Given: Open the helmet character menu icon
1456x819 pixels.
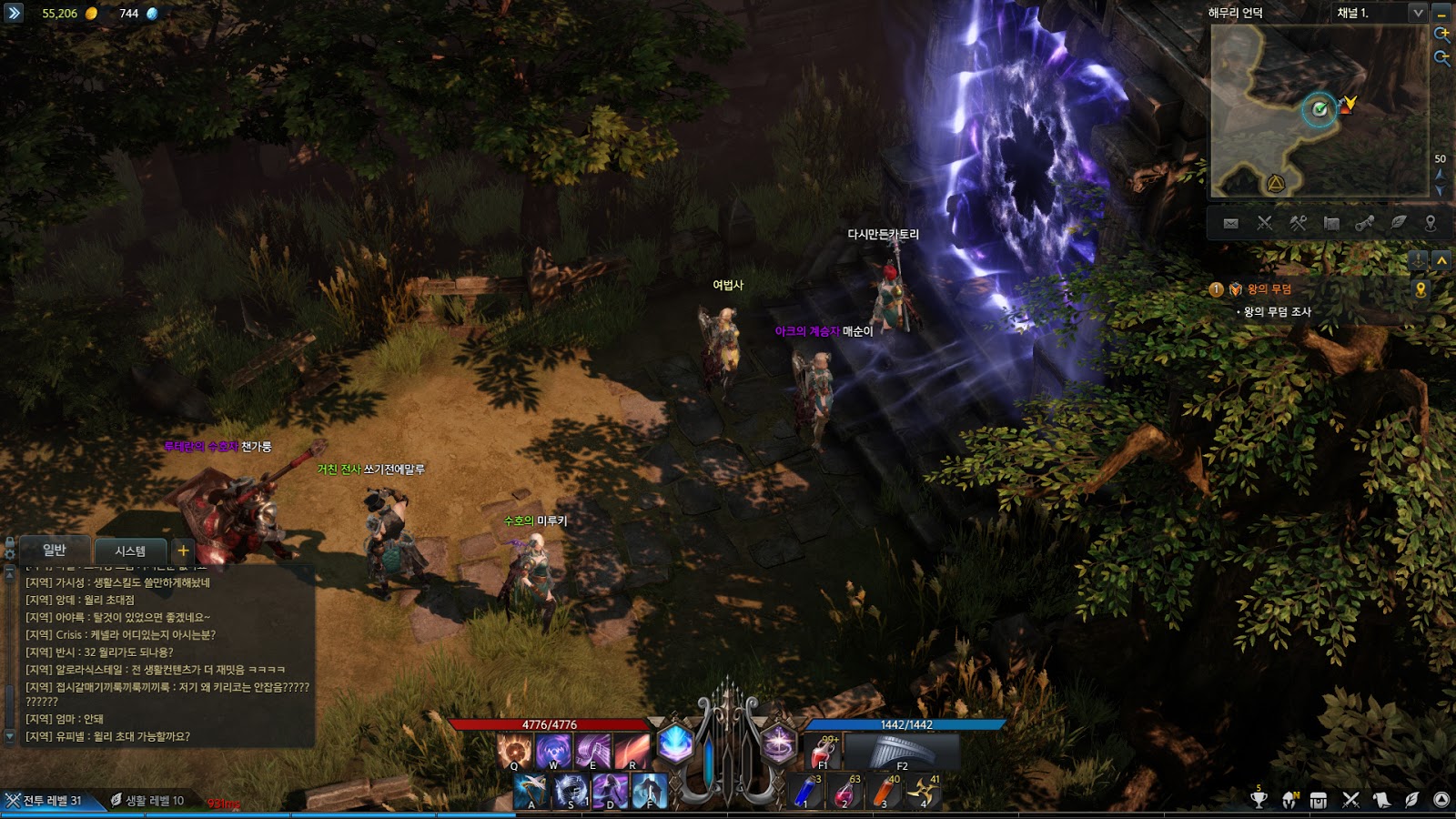Looking at the screenshot, I should (1289, 800).
